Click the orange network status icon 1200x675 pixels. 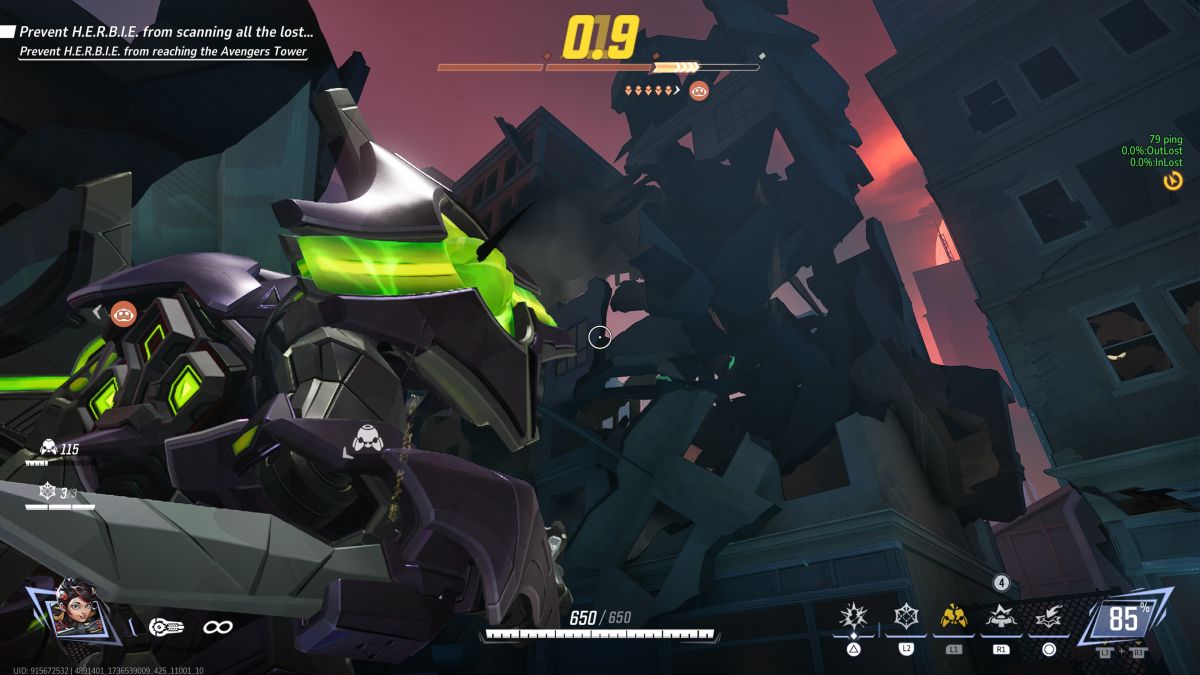tap(1173, 180)
